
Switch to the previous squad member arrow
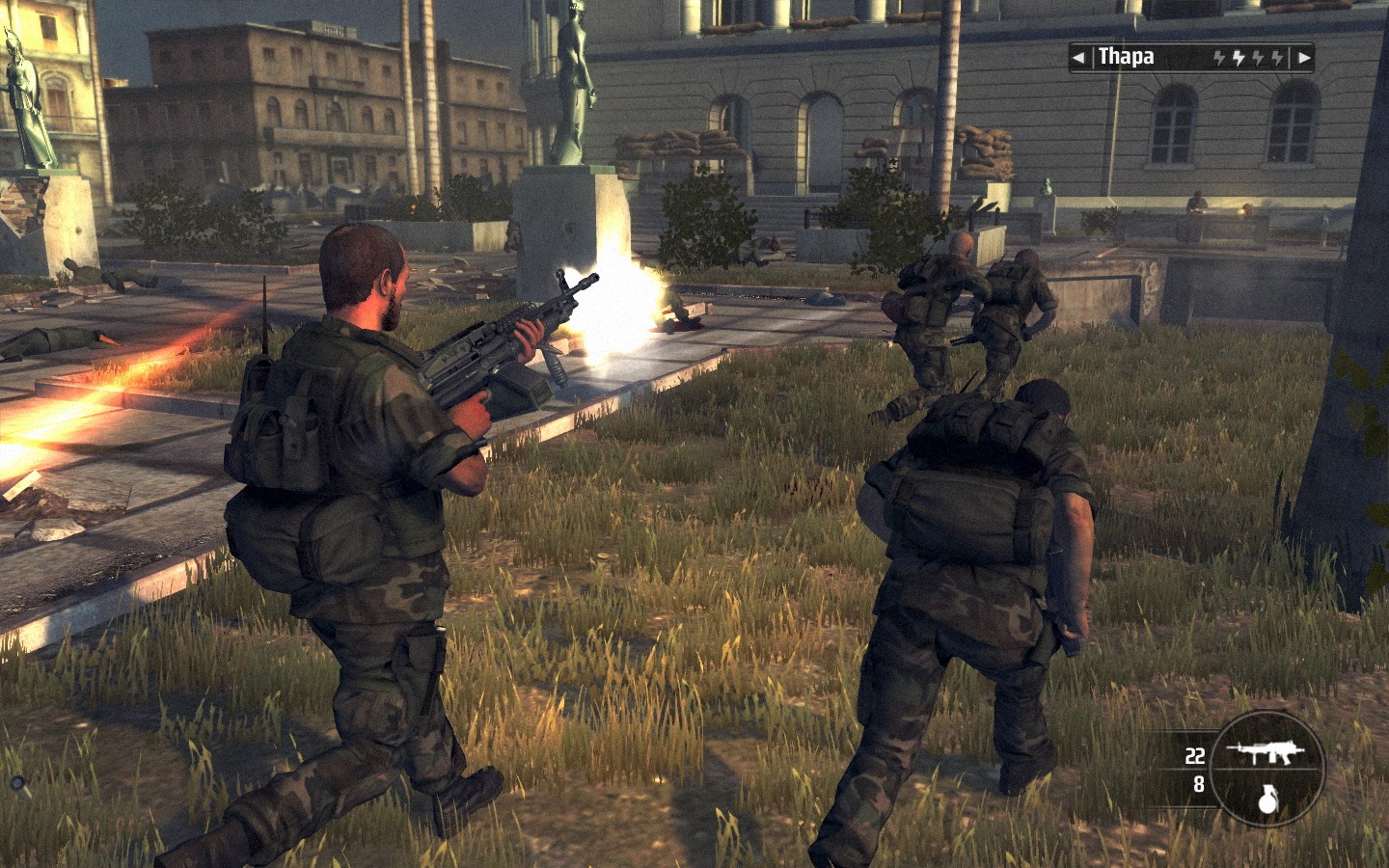1078,58
